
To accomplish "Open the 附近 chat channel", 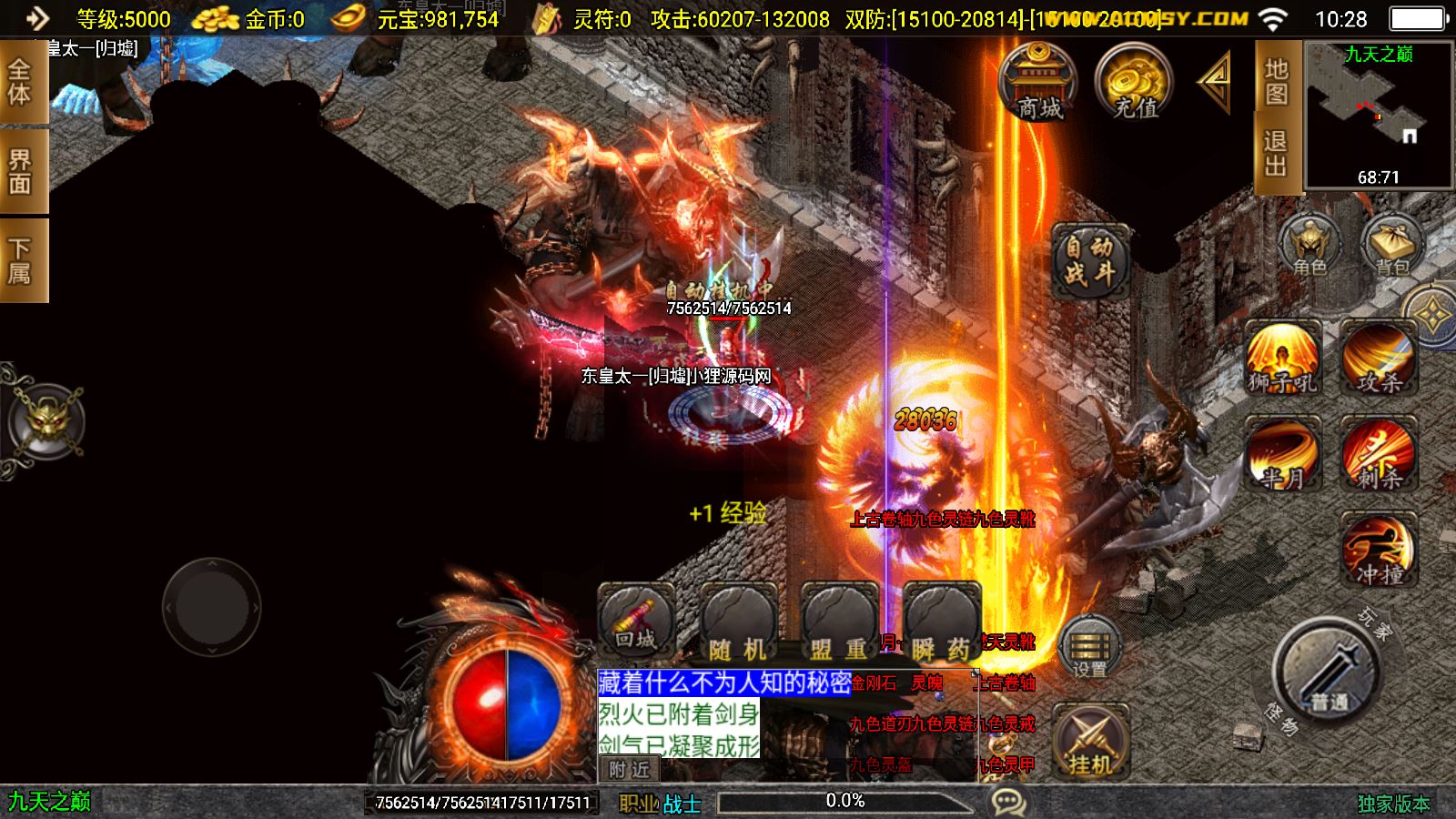I will coord(630,770).
